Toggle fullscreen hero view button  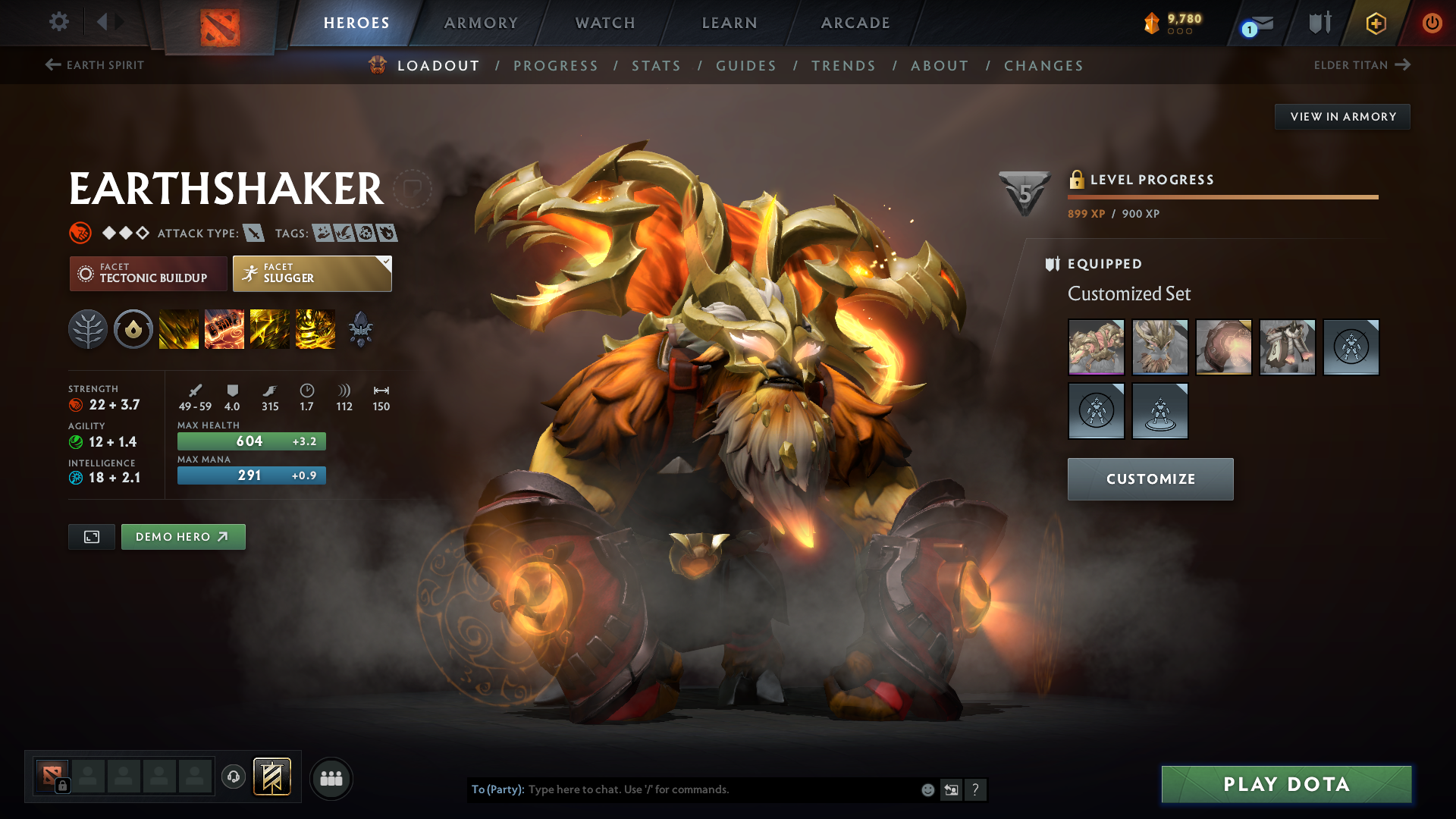point(92,537)
